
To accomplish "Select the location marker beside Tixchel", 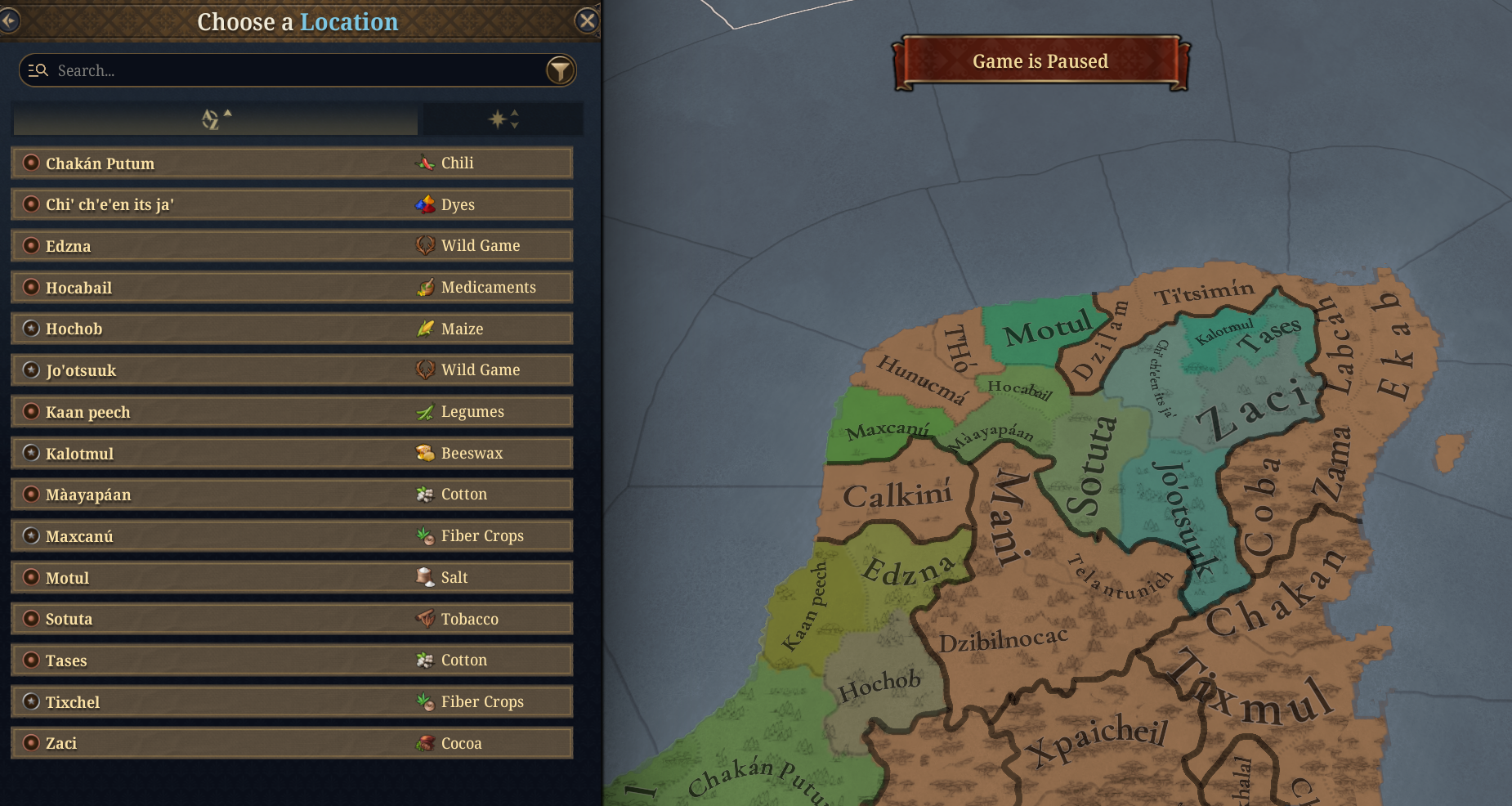I will 33,701.
